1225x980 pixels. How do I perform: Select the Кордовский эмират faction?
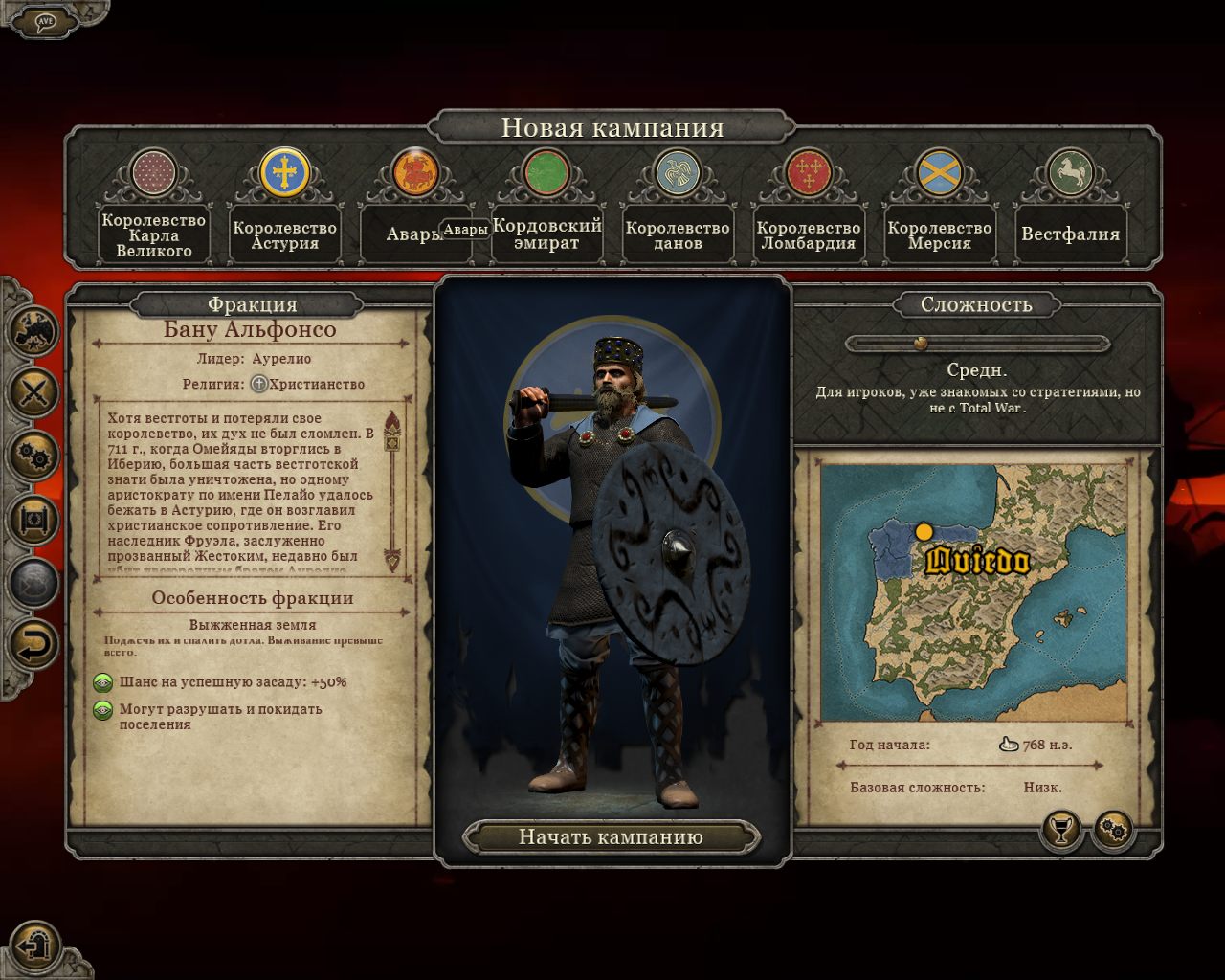pos(546,173)
